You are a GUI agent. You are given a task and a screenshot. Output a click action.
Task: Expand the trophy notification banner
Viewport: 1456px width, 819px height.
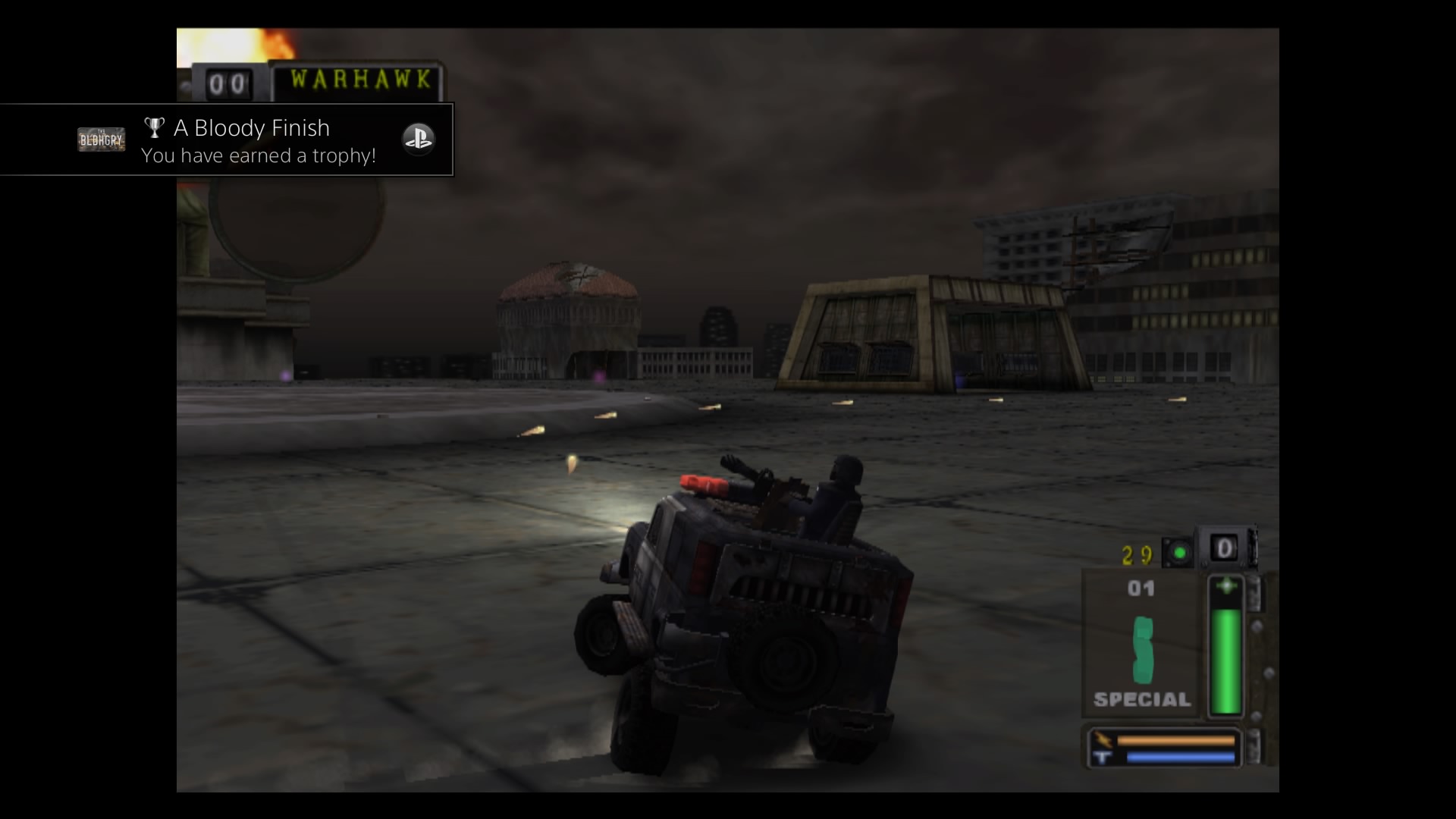(x=227, y=140)
